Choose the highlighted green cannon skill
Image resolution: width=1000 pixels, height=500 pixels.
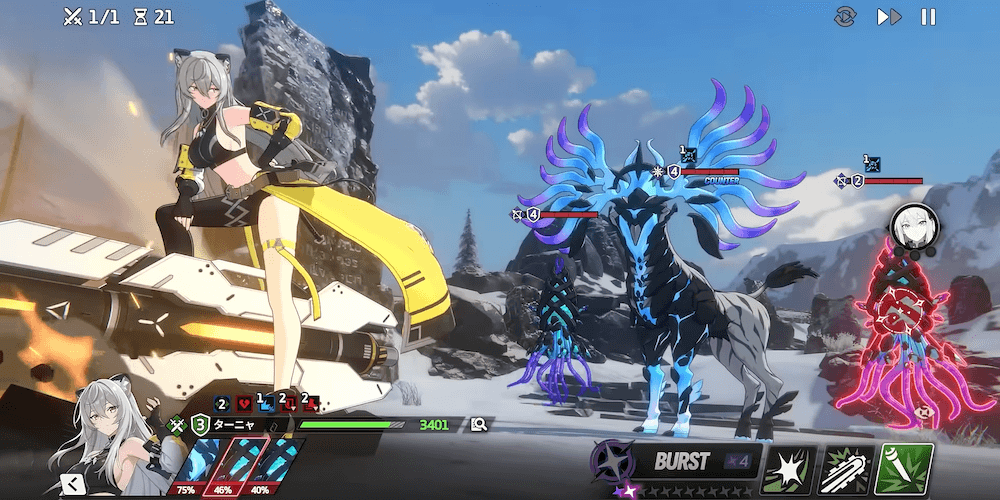(x=905, y=467)
